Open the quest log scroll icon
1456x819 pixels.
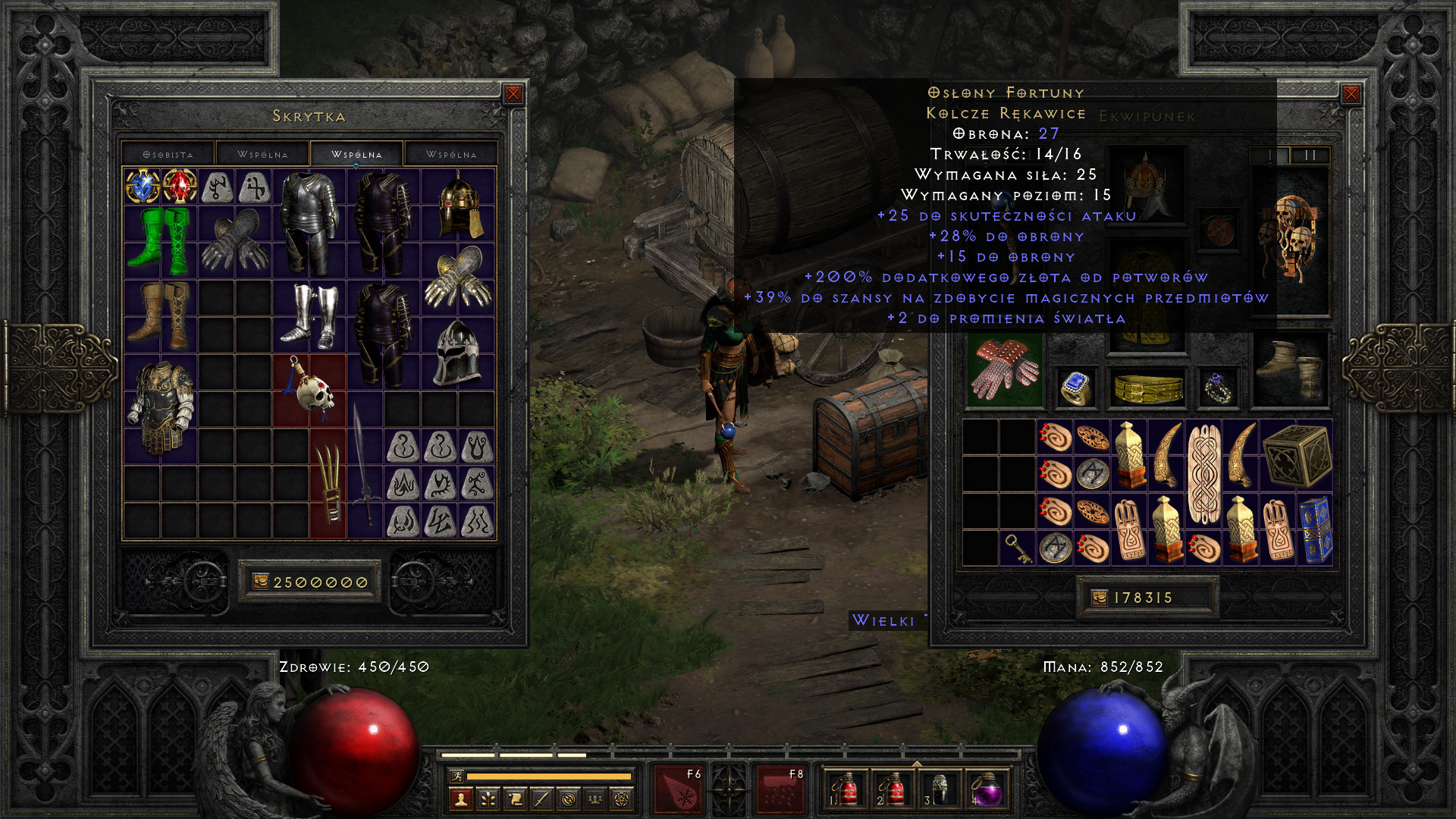click(515, 799)
